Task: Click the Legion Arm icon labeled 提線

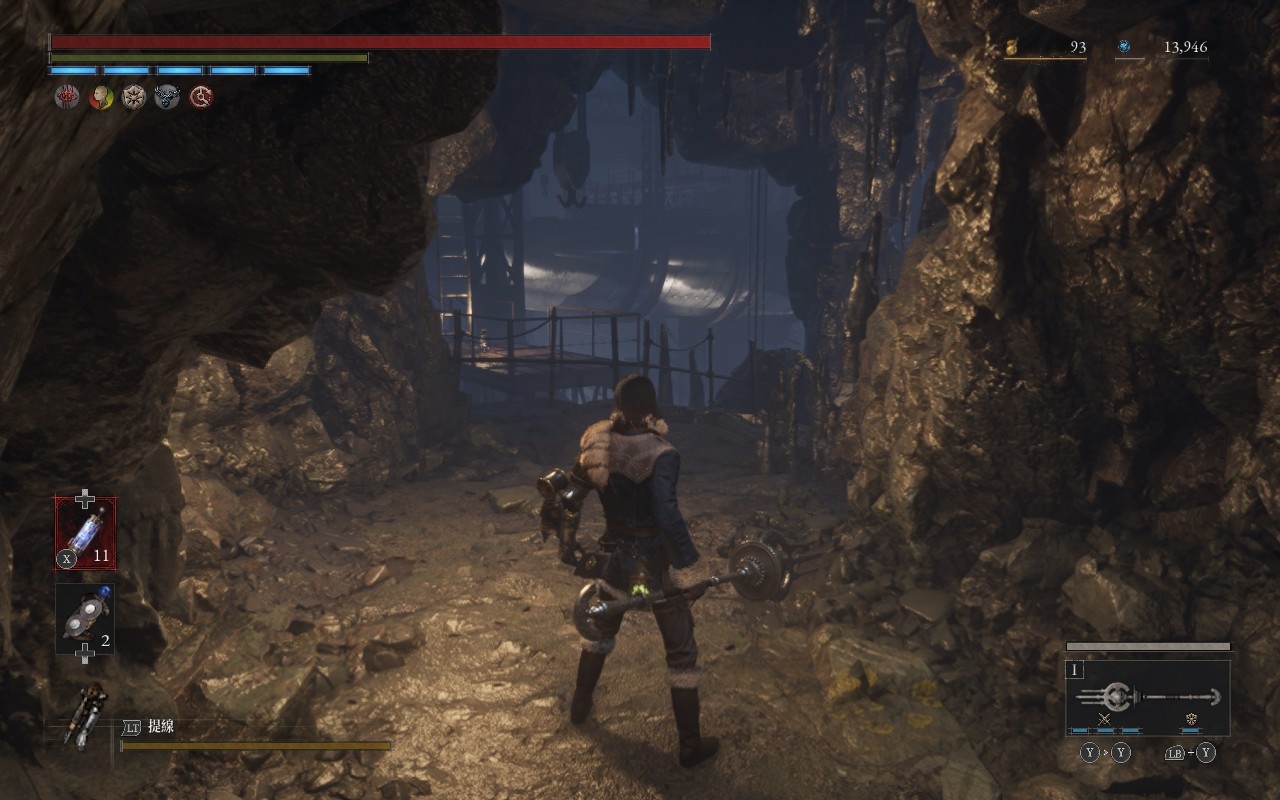Action: (84, 714)
